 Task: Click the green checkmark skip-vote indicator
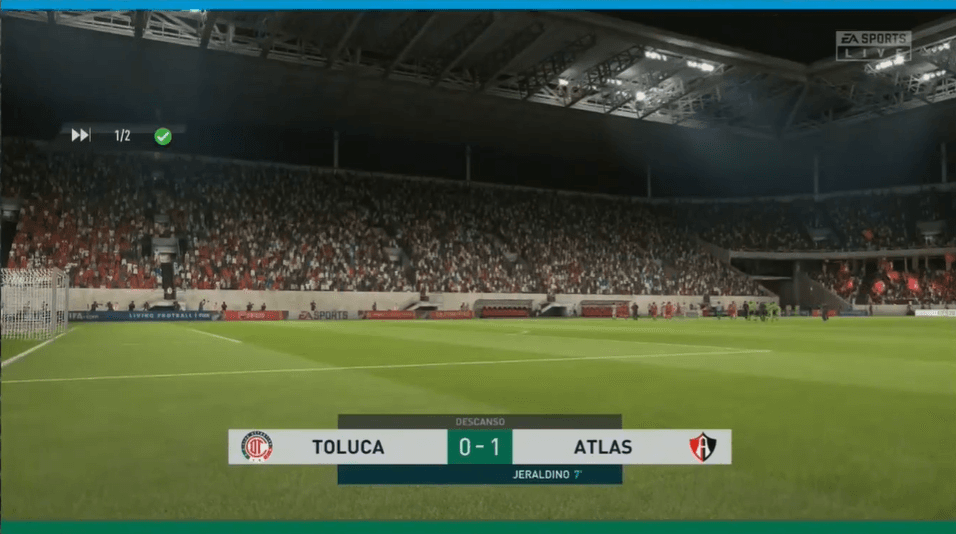coord(162,136)
